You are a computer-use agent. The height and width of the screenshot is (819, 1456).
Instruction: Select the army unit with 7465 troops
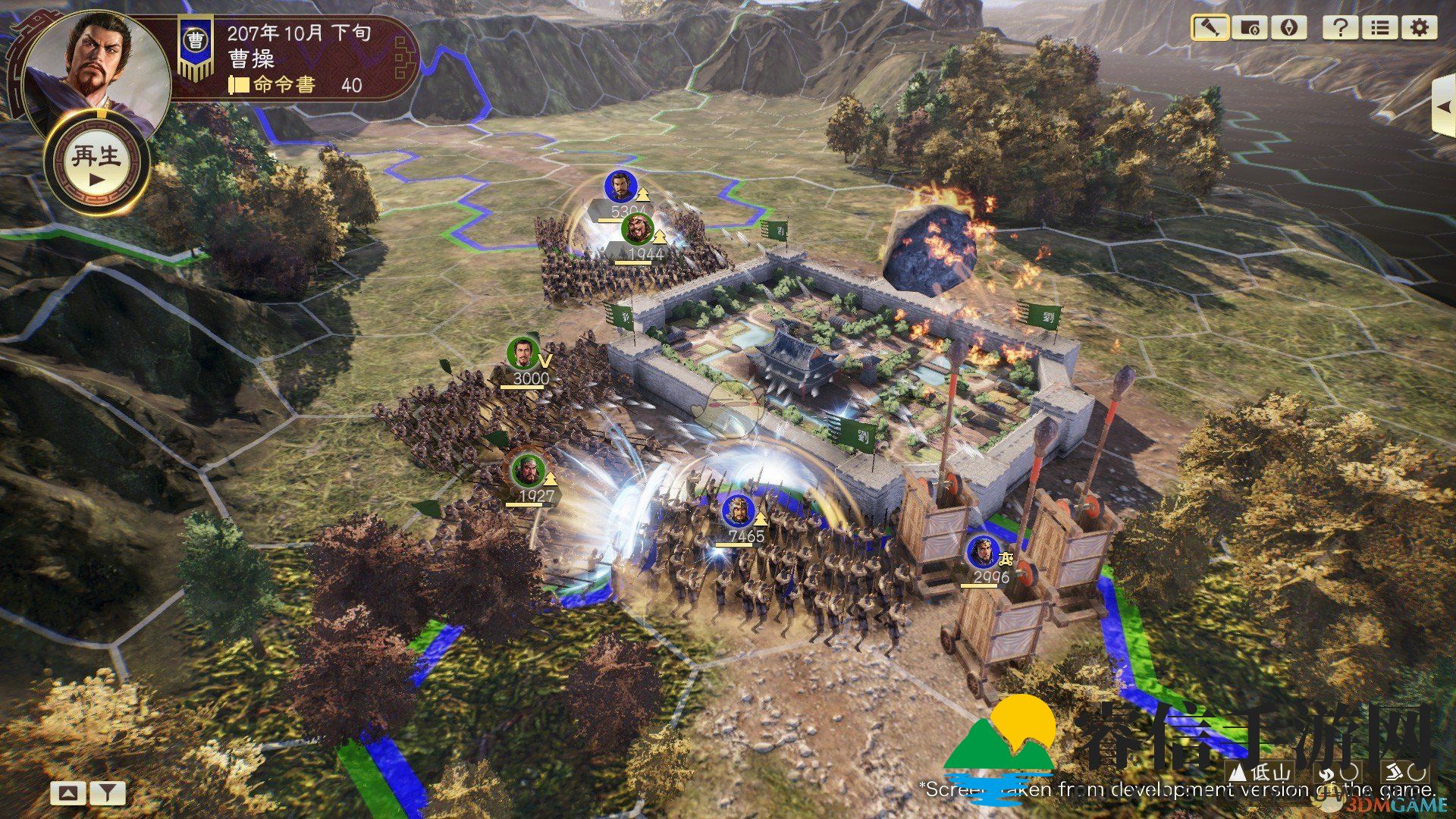[x=738, y=512]
